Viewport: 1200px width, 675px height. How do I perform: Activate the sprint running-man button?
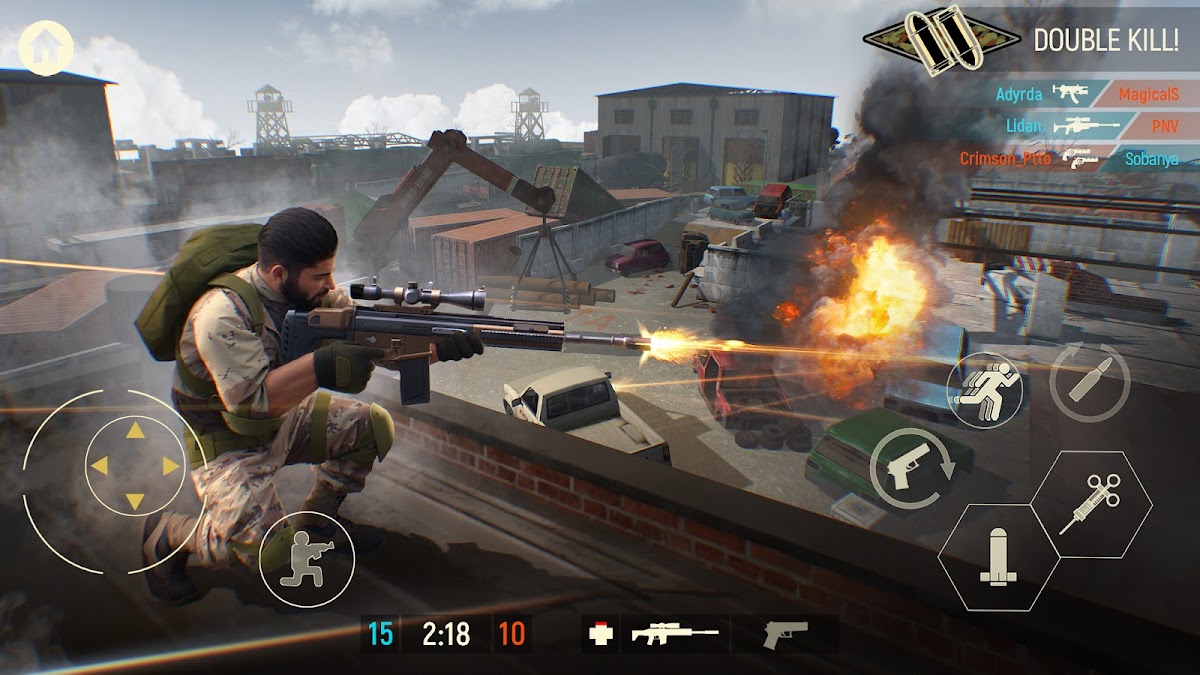[985, 390]
